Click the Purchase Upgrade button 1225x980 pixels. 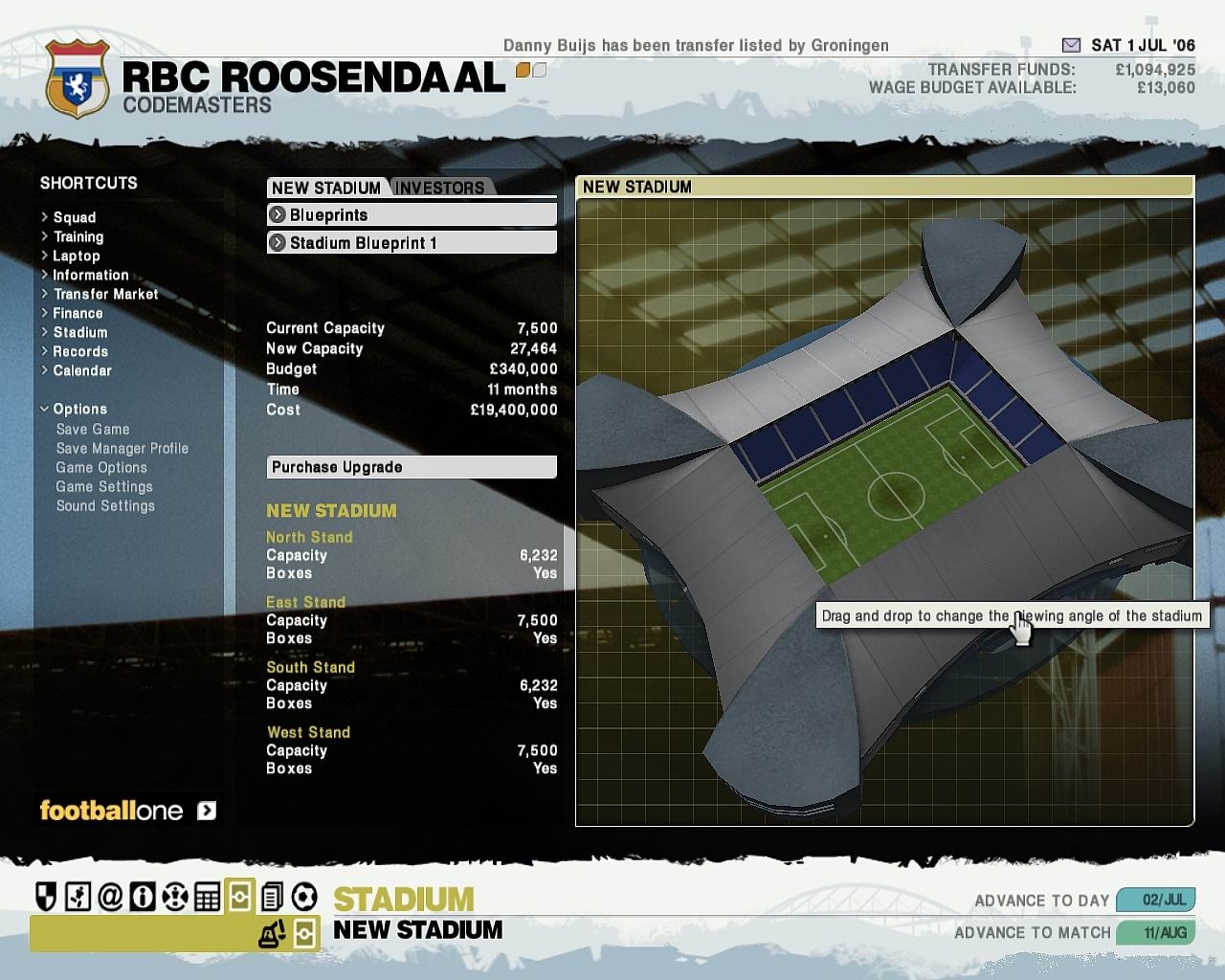412,467
